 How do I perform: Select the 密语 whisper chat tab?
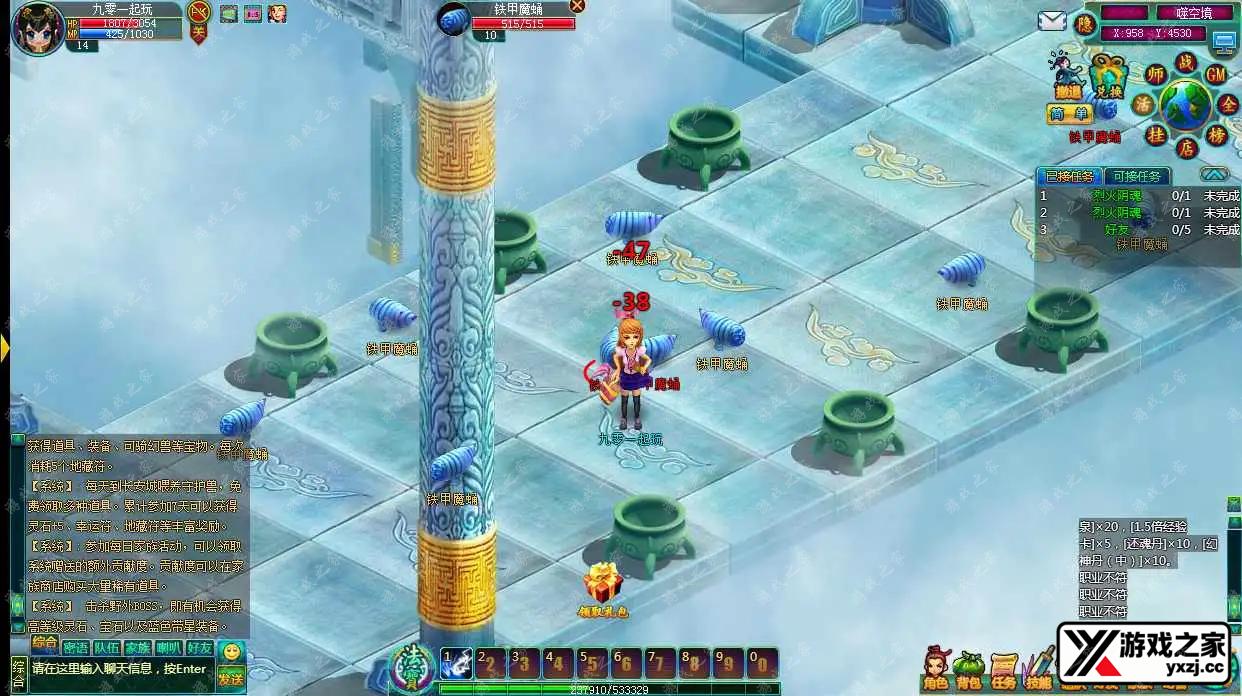pyautogui.click(x=75, y=647)
